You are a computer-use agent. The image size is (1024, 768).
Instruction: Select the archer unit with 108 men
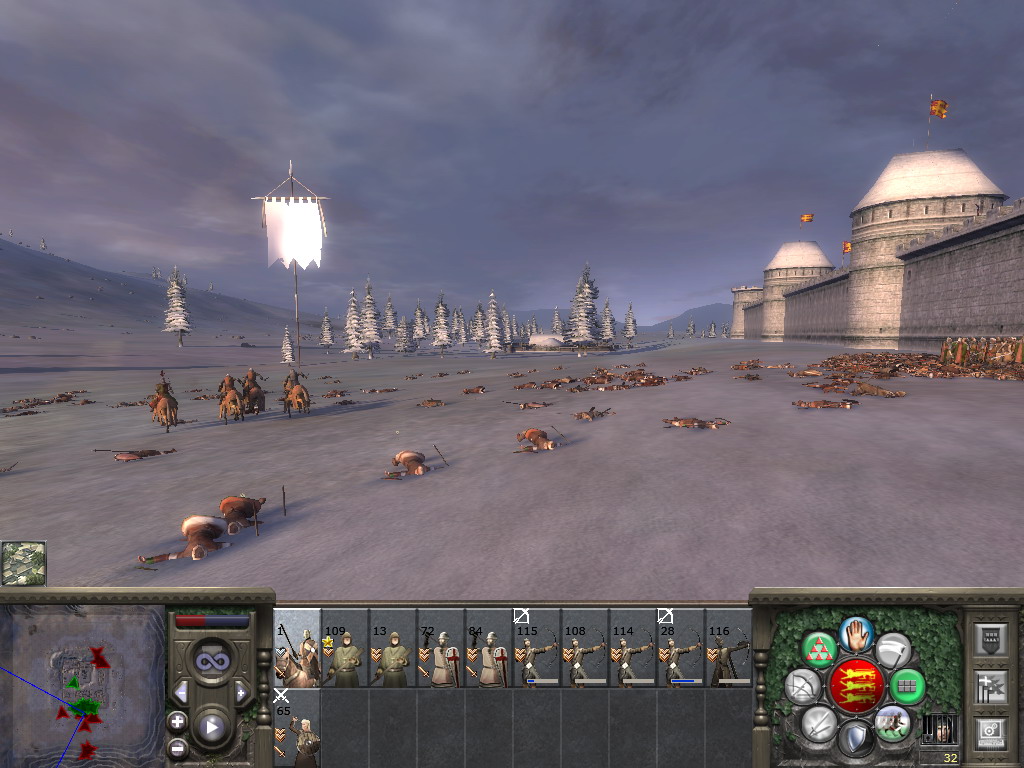[x=585, y=648]
